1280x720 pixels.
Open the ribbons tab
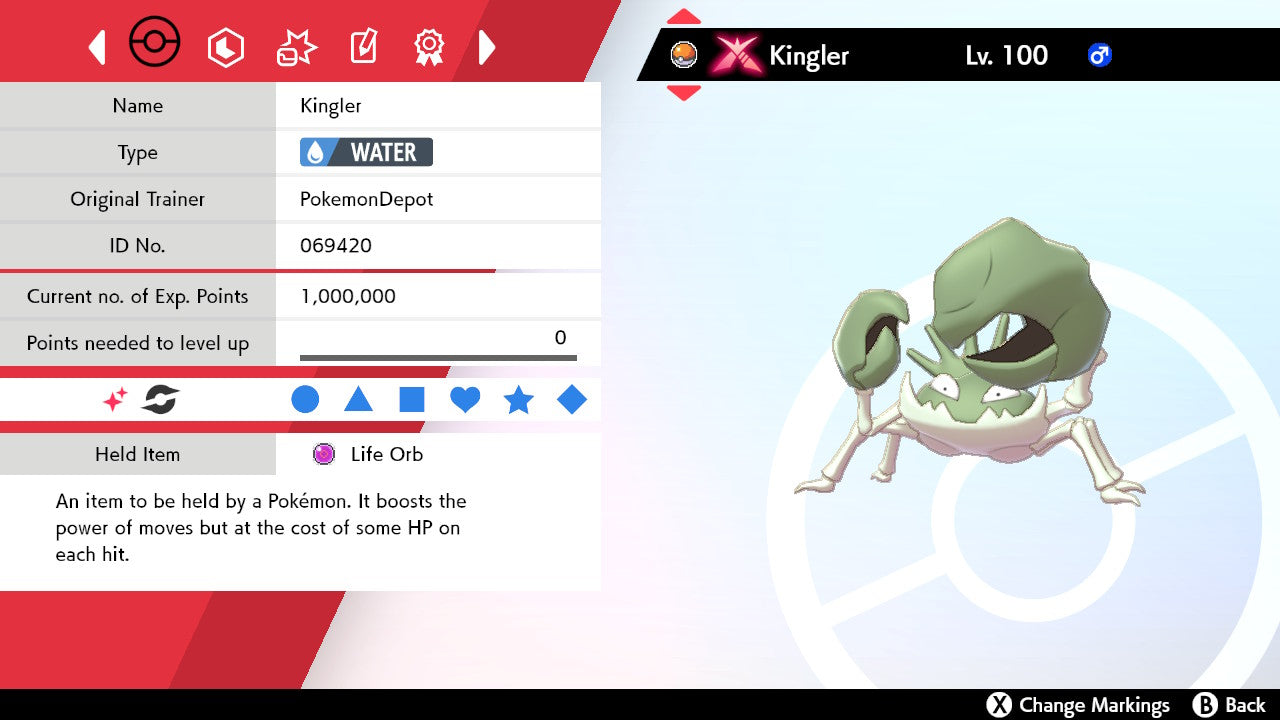coord(430,47)
